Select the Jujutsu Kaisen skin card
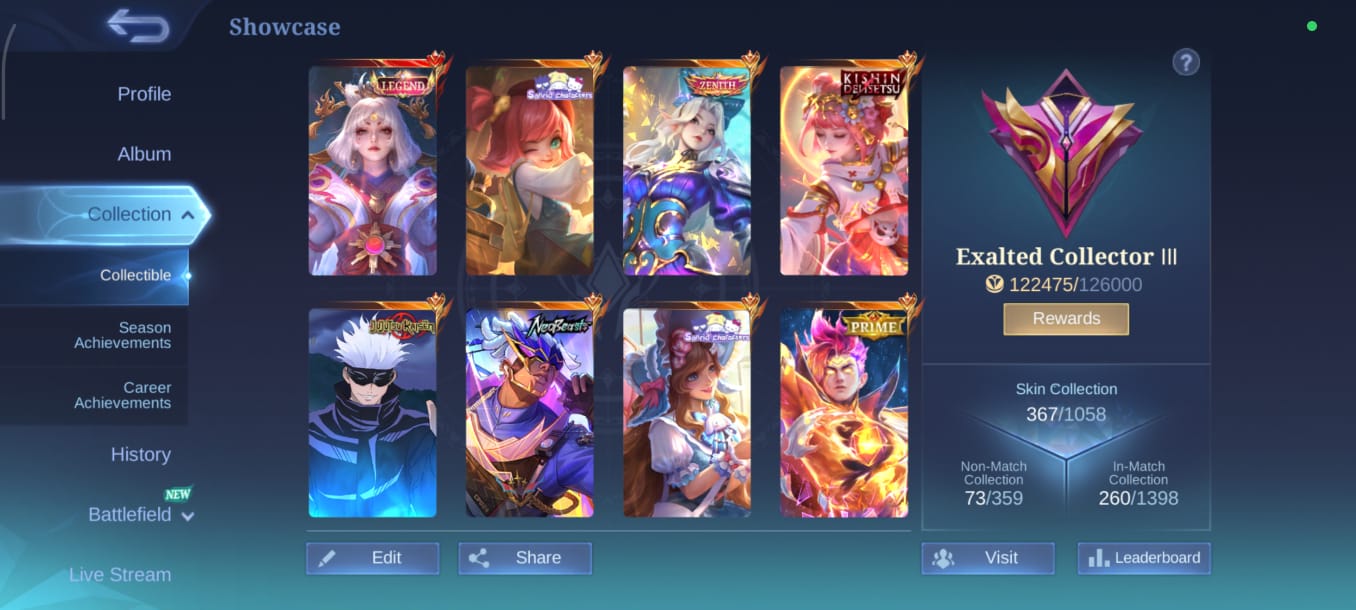Image resolution: width=1356 pixels, height=610 pixels. (x=372, y=413)
